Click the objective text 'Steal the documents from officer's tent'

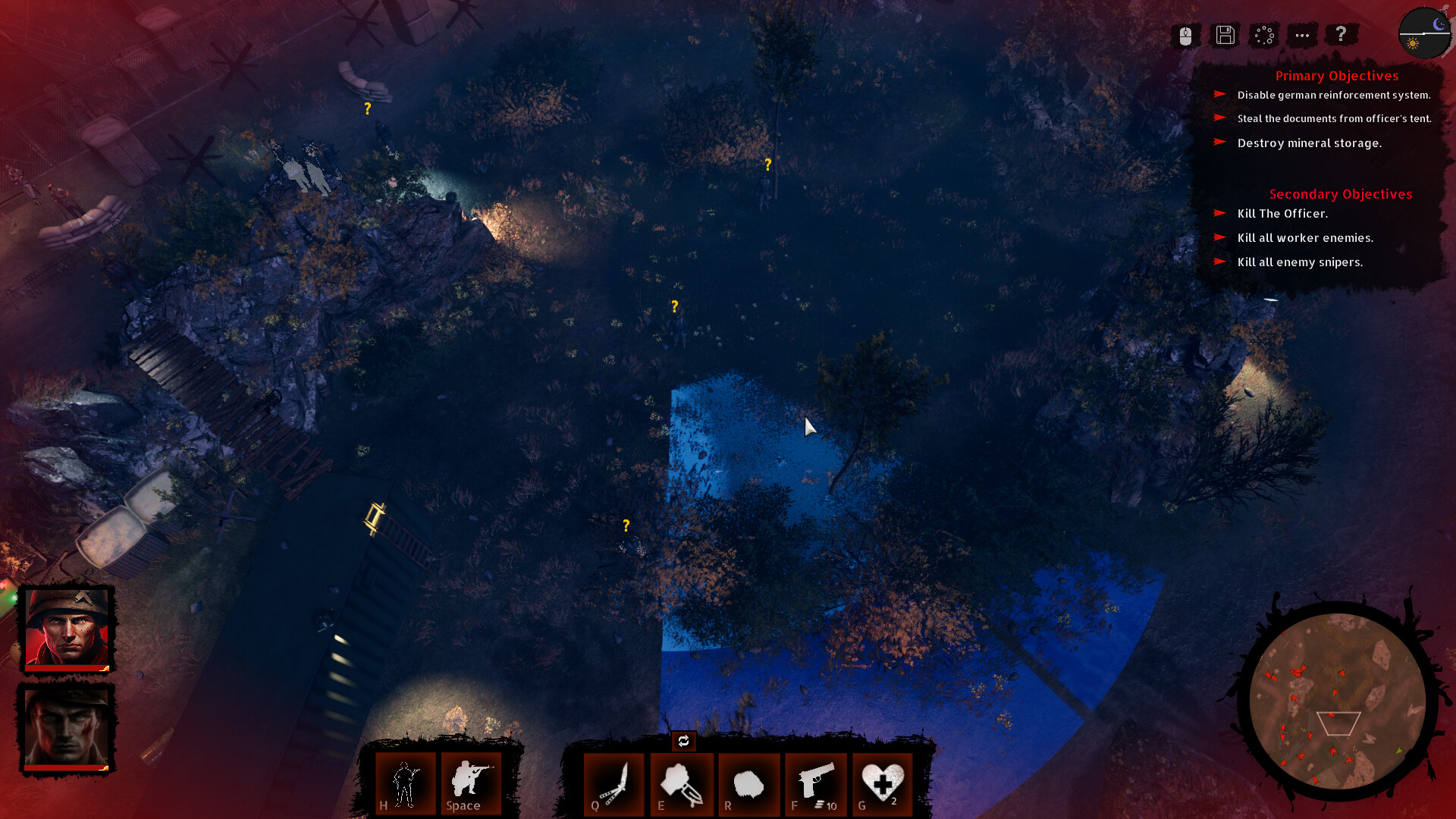click(1333, 119)
